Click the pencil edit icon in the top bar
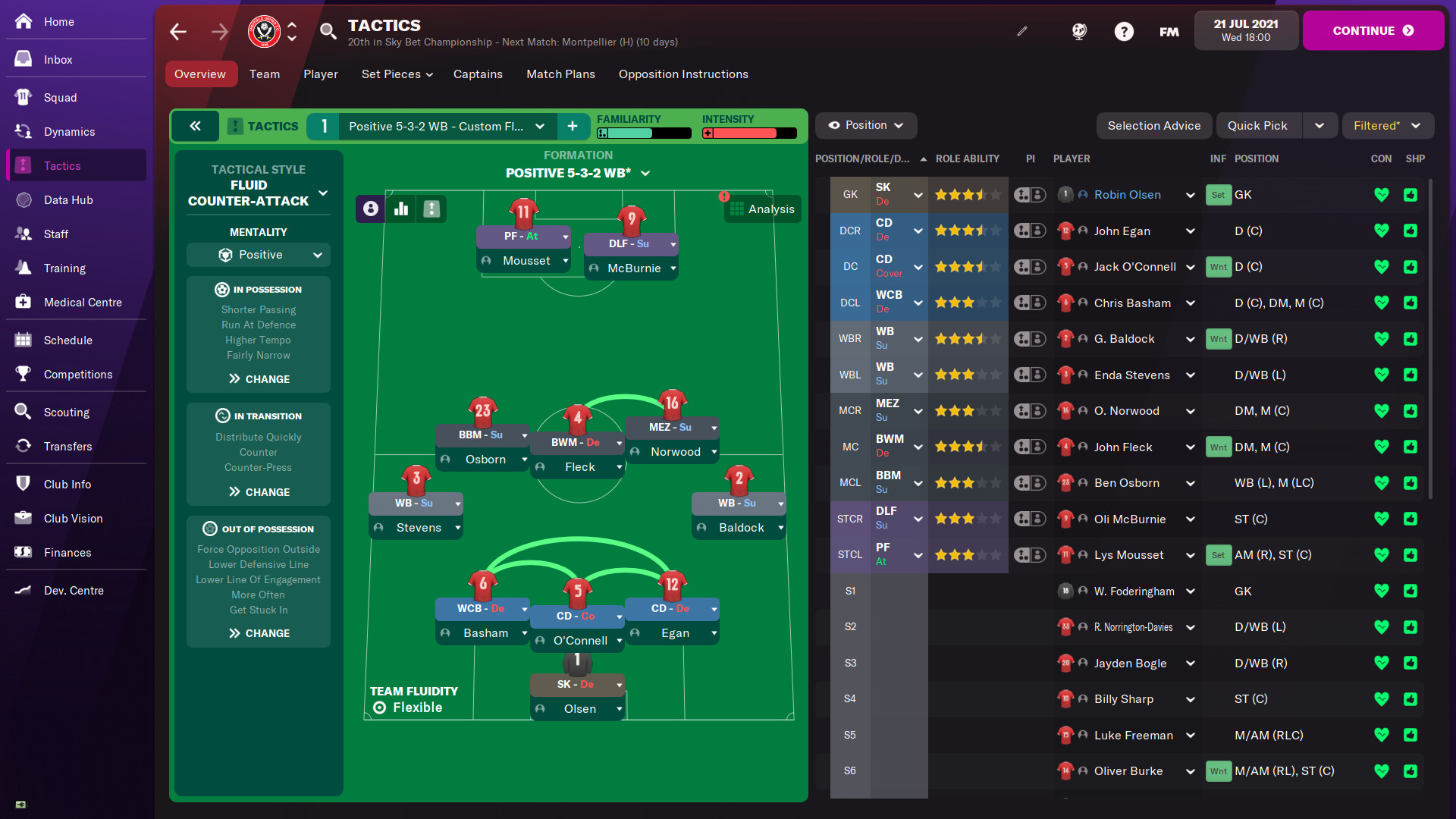This screenshot has width=1456, height=819. [1022, 31]
